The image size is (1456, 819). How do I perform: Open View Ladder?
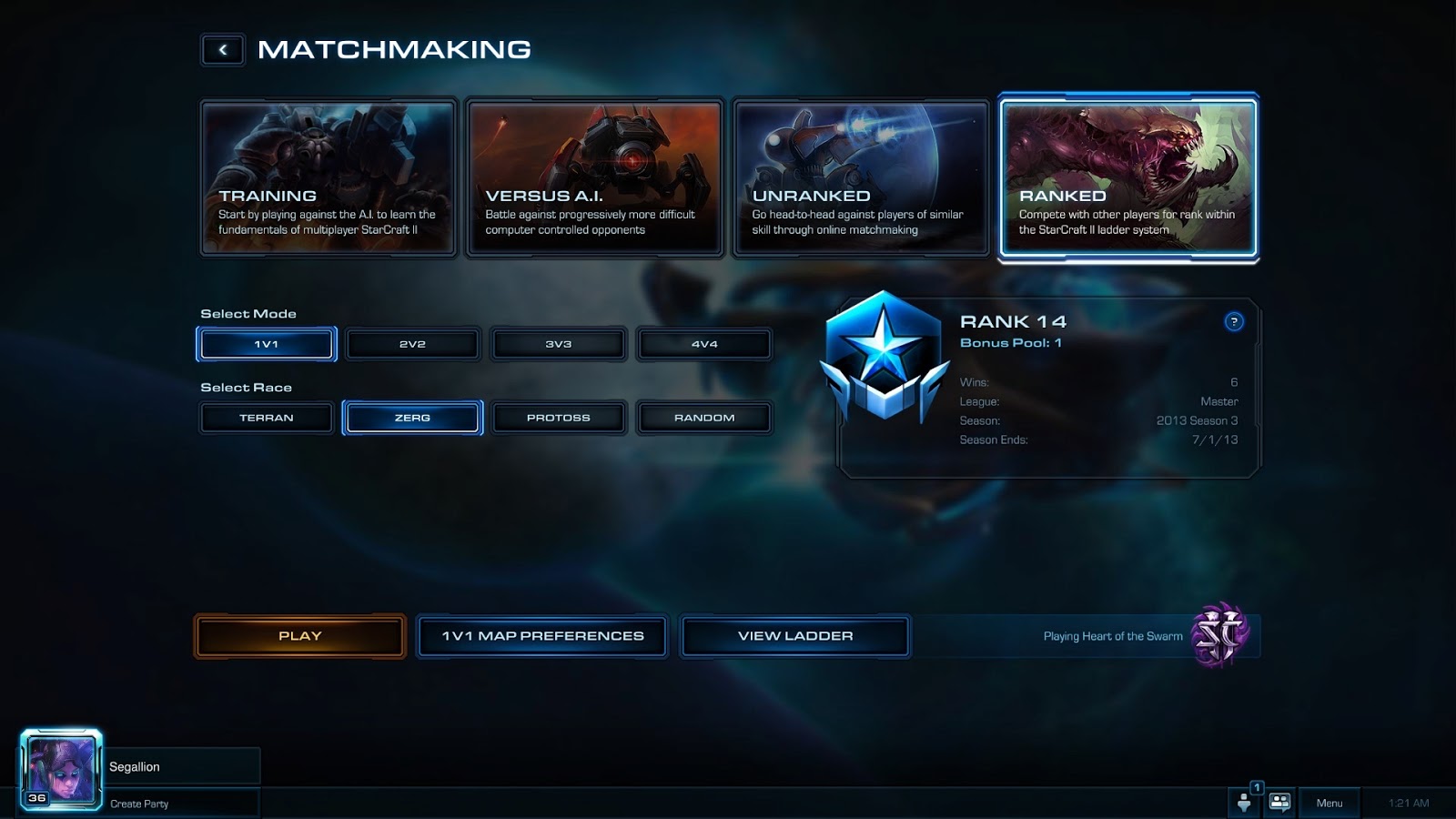[x=794, y=636]
